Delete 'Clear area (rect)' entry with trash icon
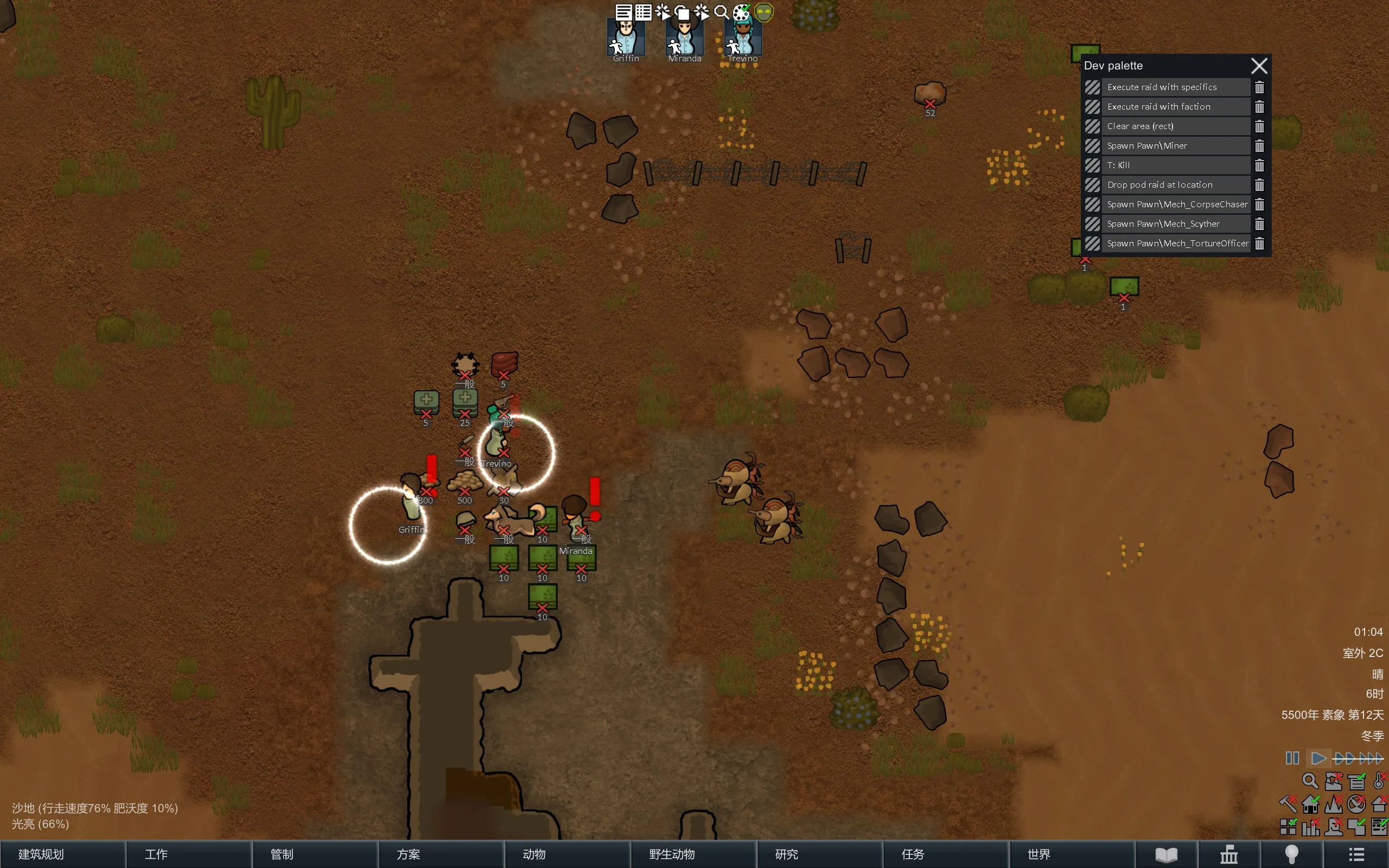This screenshot has height=868, width=1389. (1259, 126)
